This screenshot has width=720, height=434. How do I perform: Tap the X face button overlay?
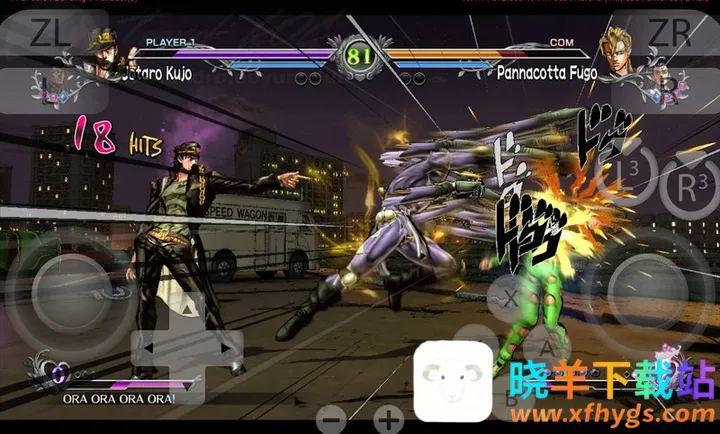511,298
